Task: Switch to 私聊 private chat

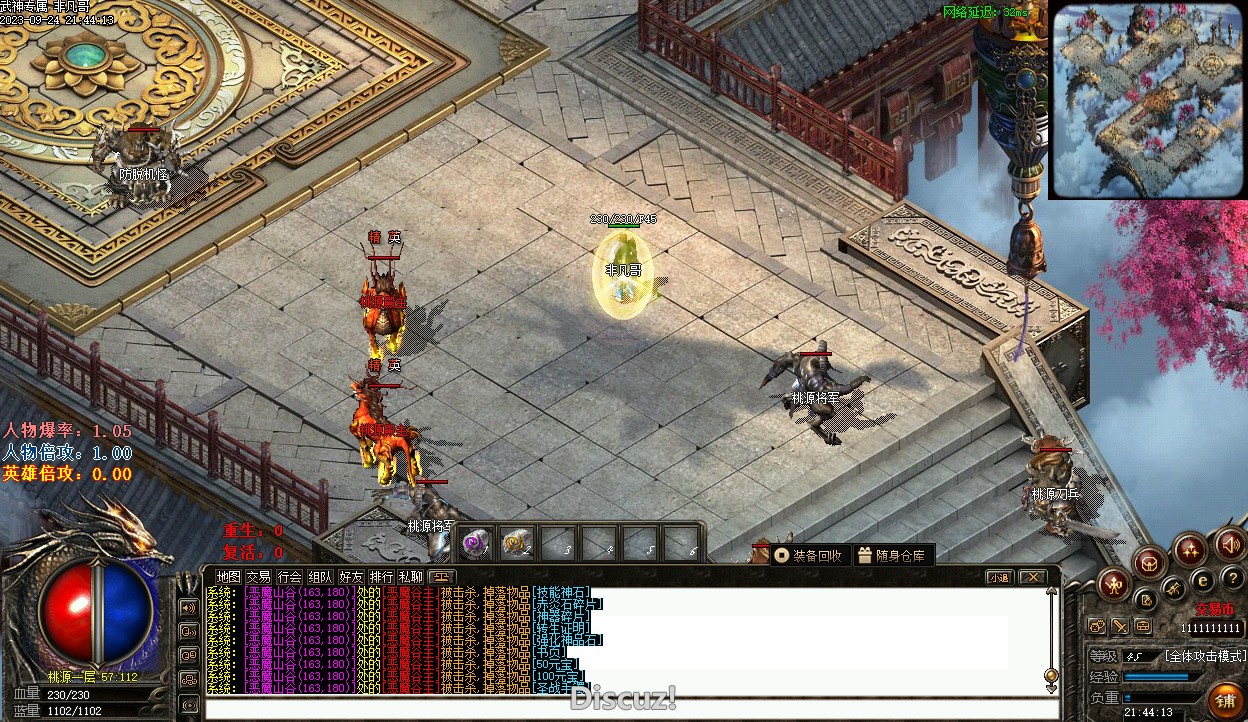Action: click(x=411, y=577)
